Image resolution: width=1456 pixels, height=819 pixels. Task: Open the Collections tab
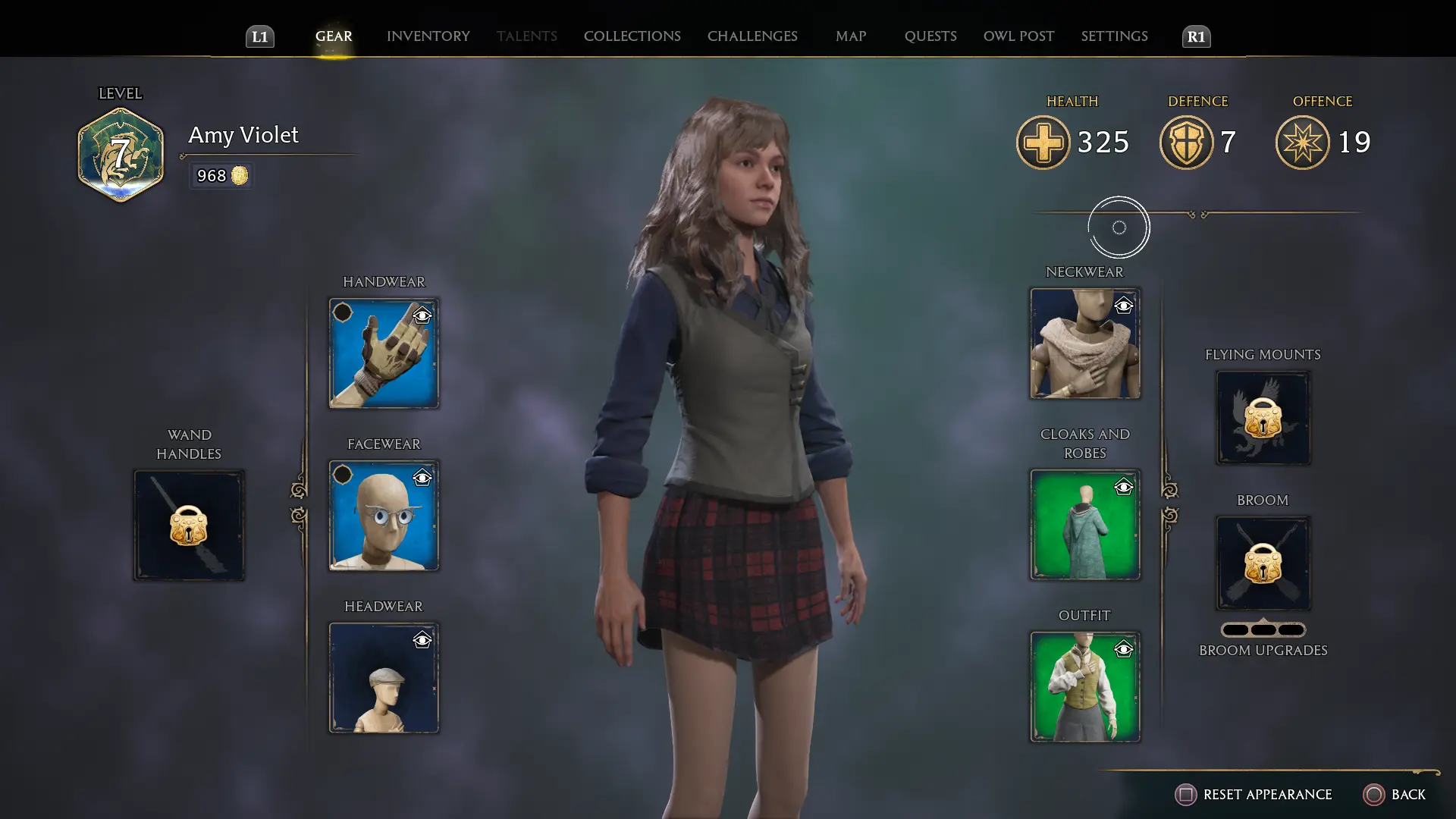632,36
